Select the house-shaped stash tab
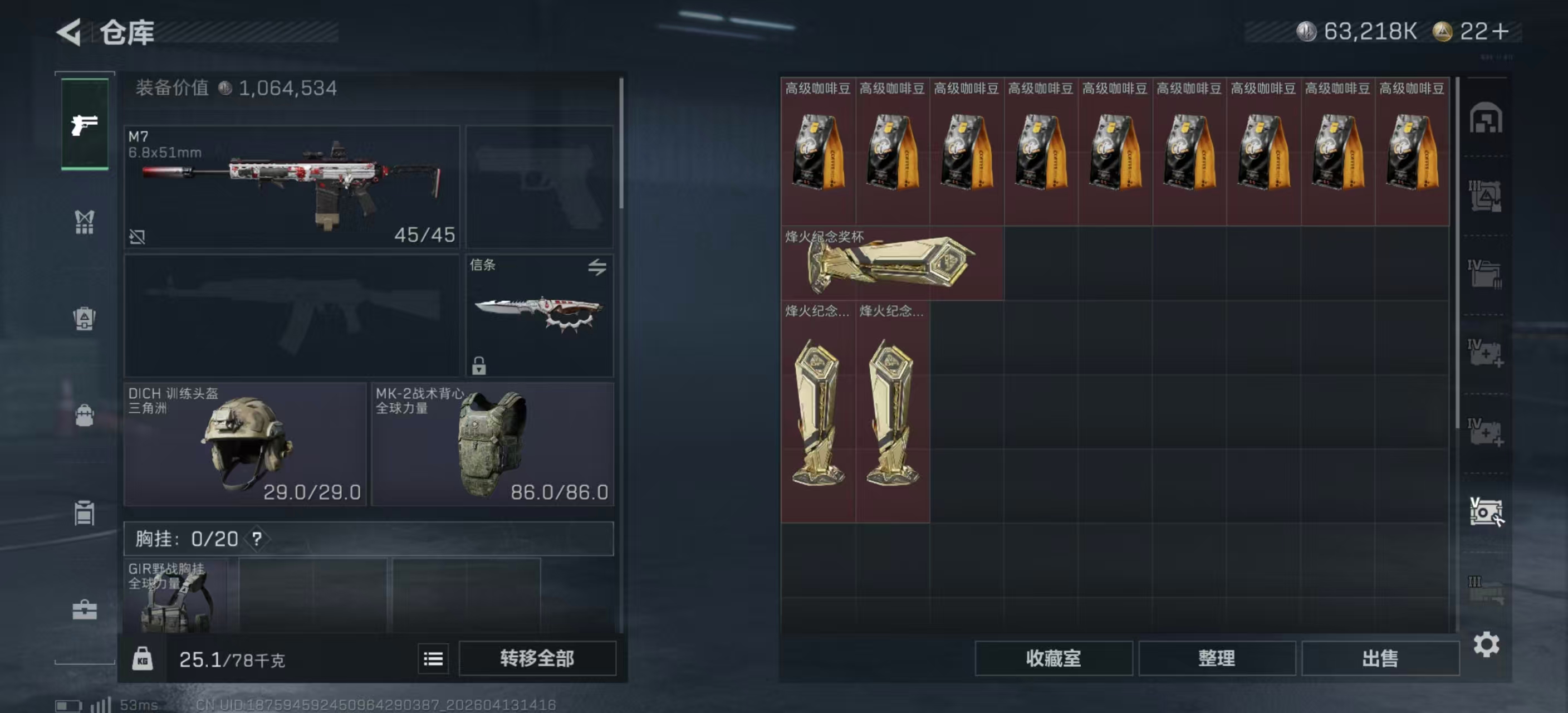 coord(1486,118)
